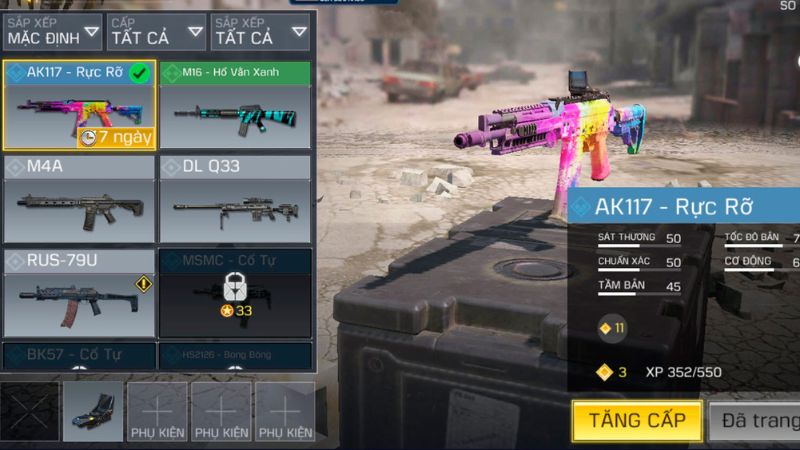Open the equipped attachment slot with item
Image resolution: width=800 pixels, height=450 pixels.
[x=93, y=411]
